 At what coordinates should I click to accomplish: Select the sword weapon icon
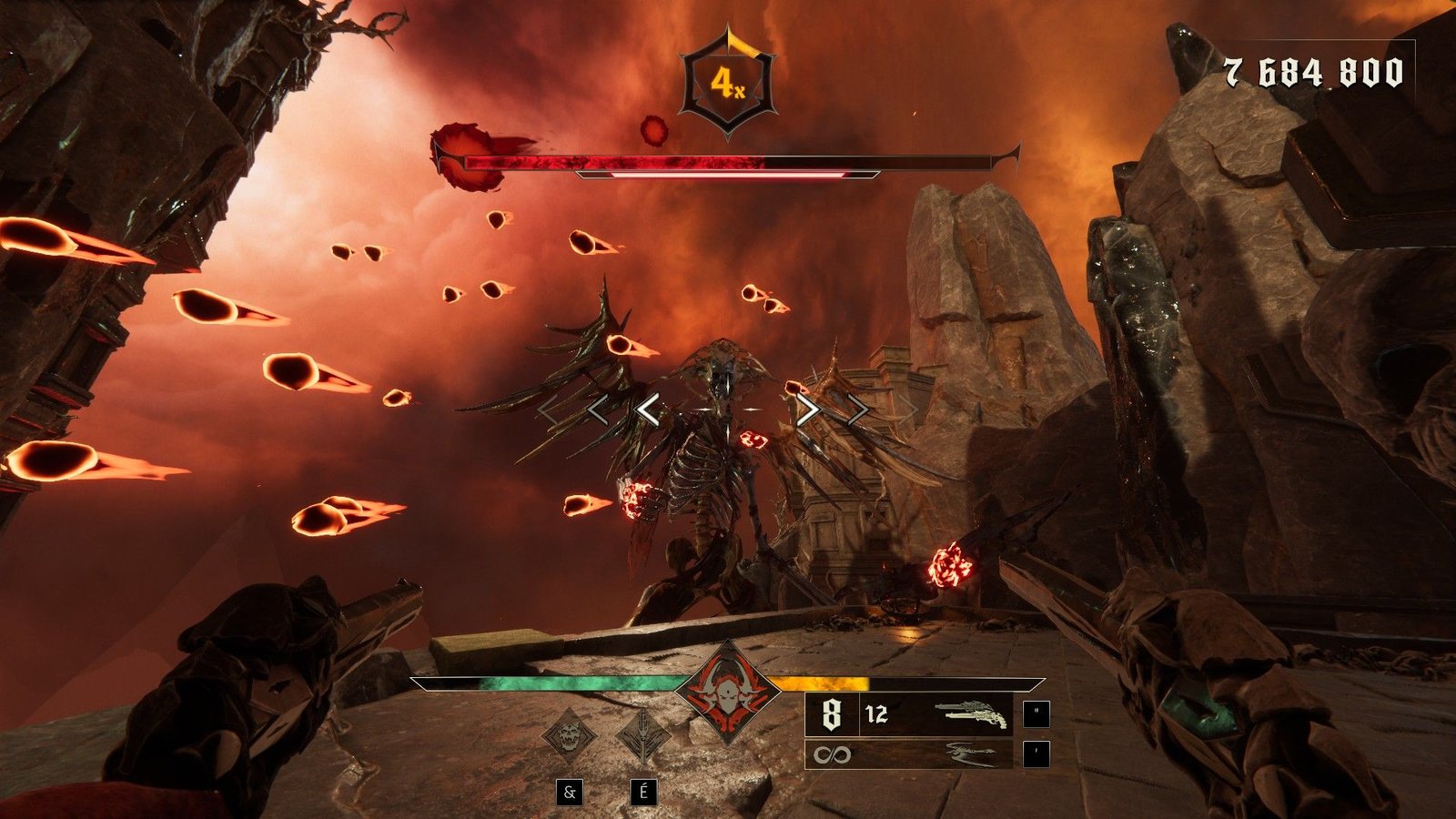tap(642, 735)
